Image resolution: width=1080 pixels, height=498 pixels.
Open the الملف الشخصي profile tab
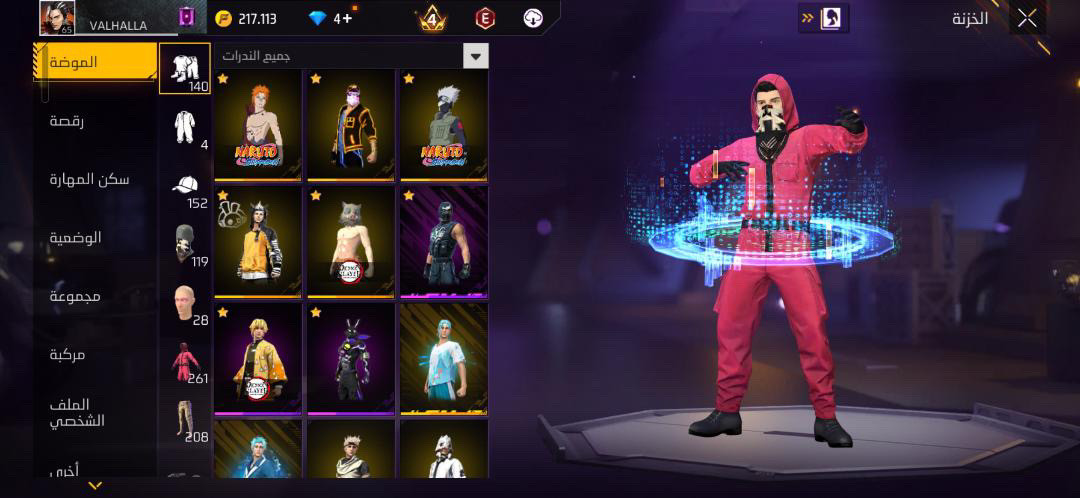pos(78,412)
